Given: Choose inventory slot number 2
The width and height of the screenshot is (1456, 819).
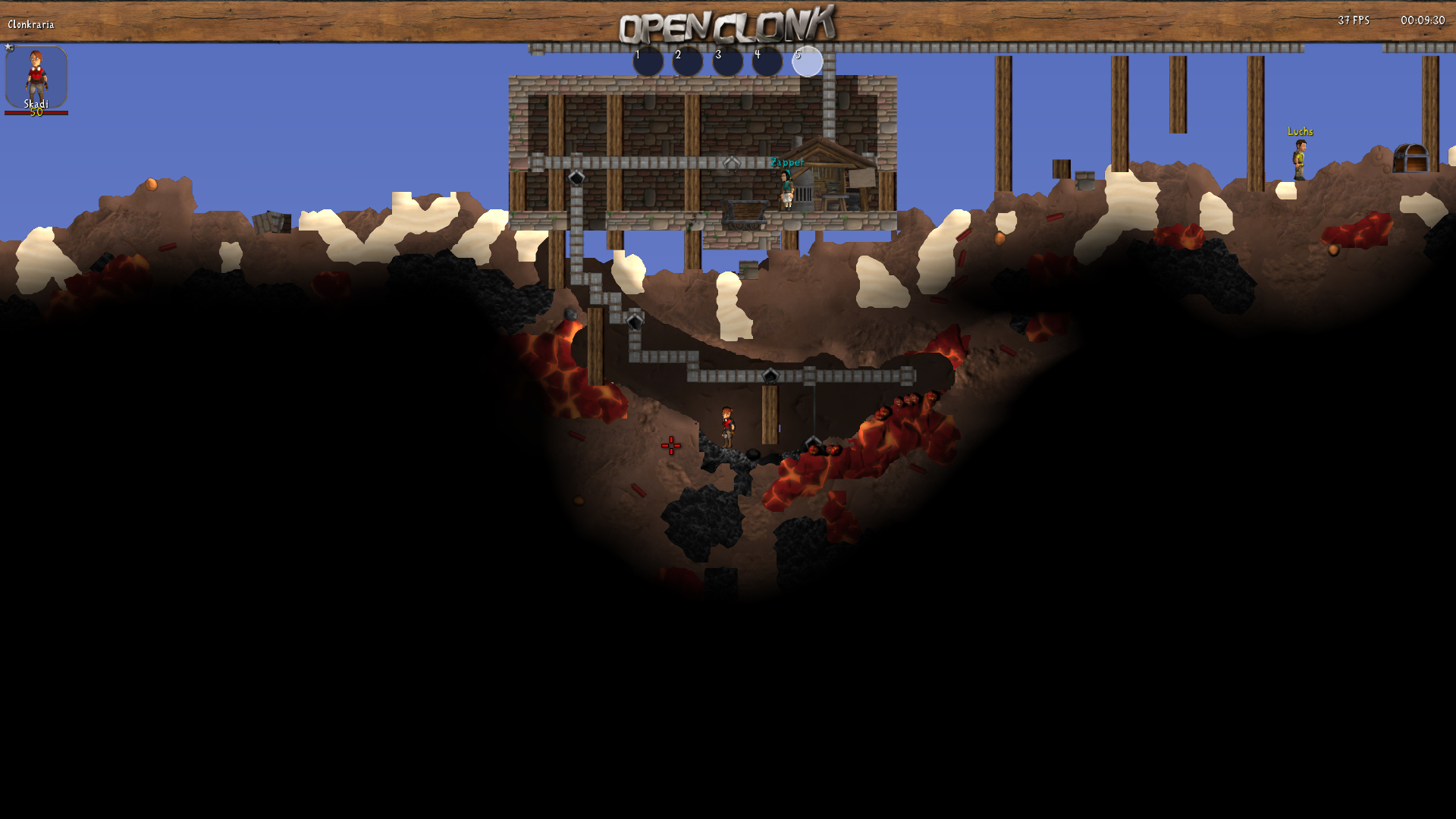Looking at the screenshot, I should click(688, 61).
